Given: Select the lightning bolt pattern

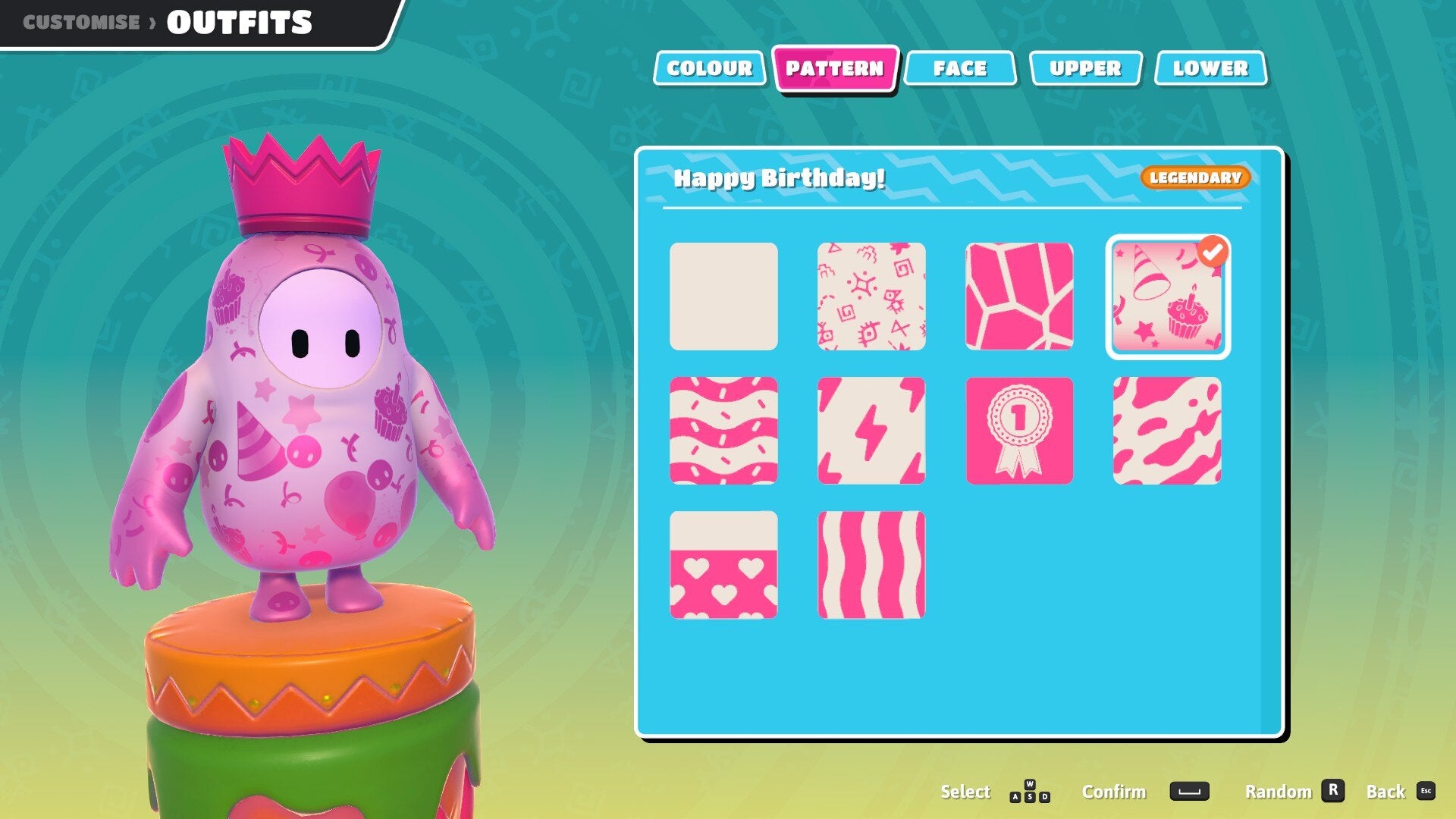Looking at the screenshot, I should 871,430.
